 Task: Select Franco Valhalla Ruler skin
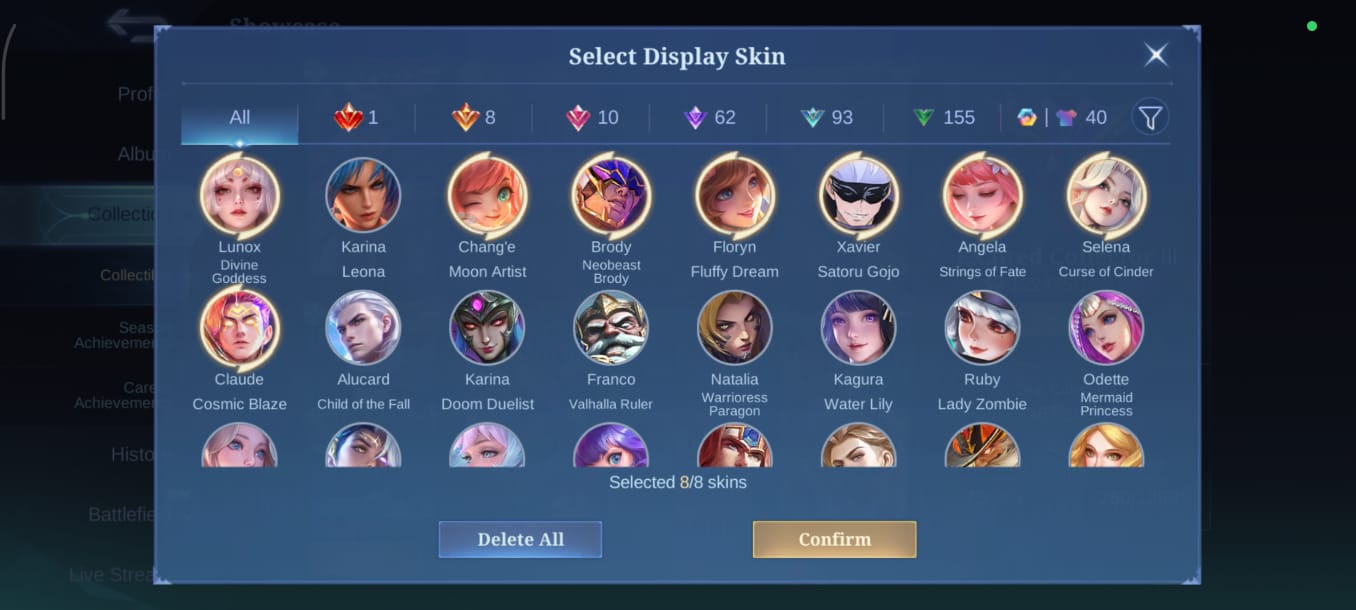(611, 328)
